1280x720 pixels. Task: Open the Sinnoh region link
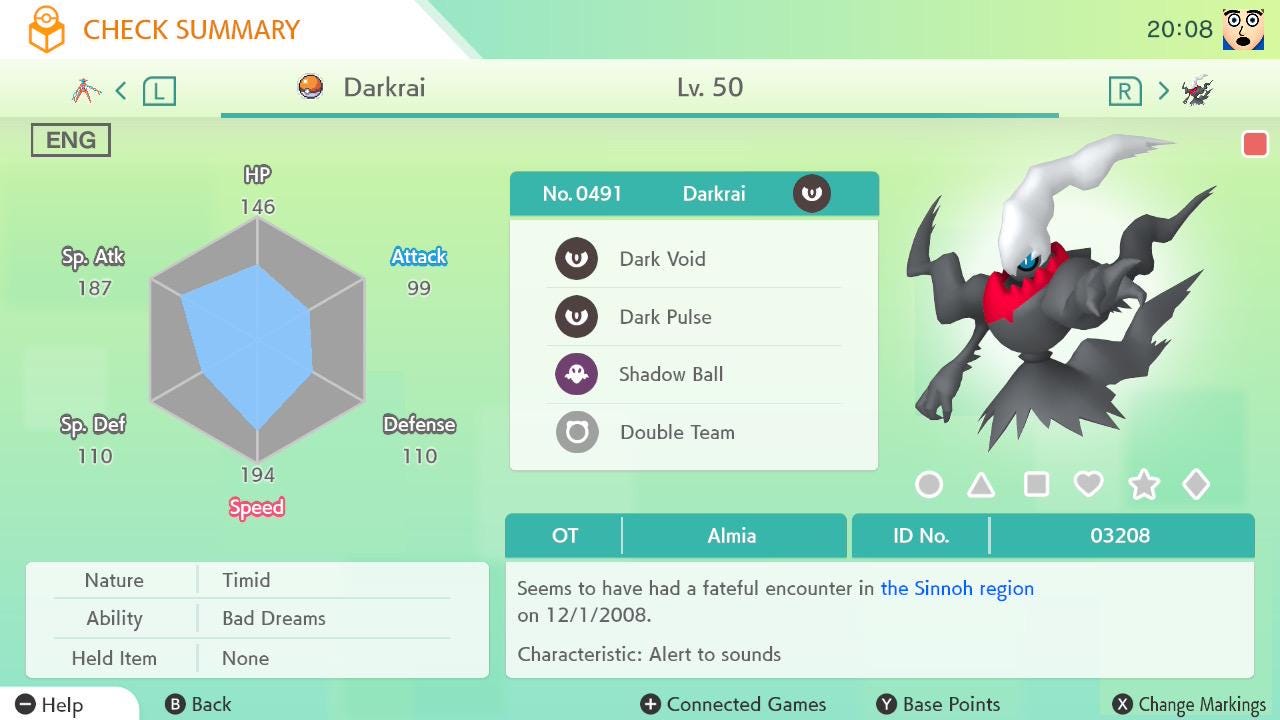[x=957, y=588]
